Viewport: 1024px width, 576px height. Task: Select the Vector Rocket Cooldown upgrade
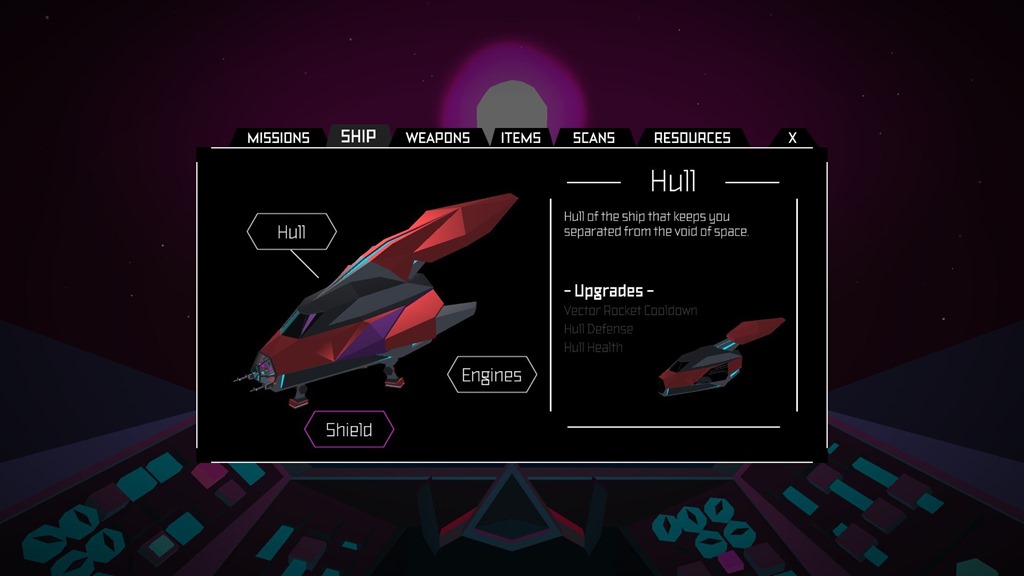click(630, 311)
